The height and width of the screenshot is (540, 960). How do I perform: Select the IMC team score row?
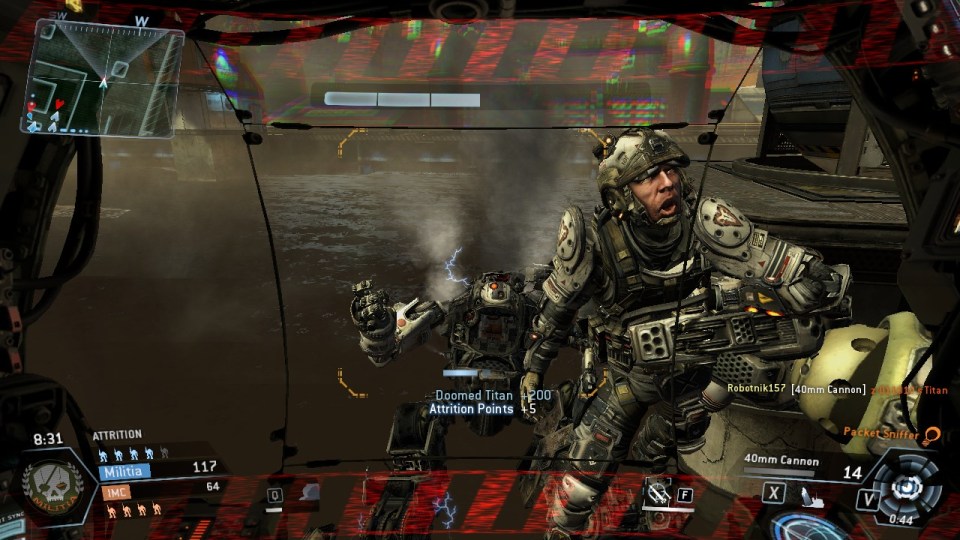pos(158,490)
